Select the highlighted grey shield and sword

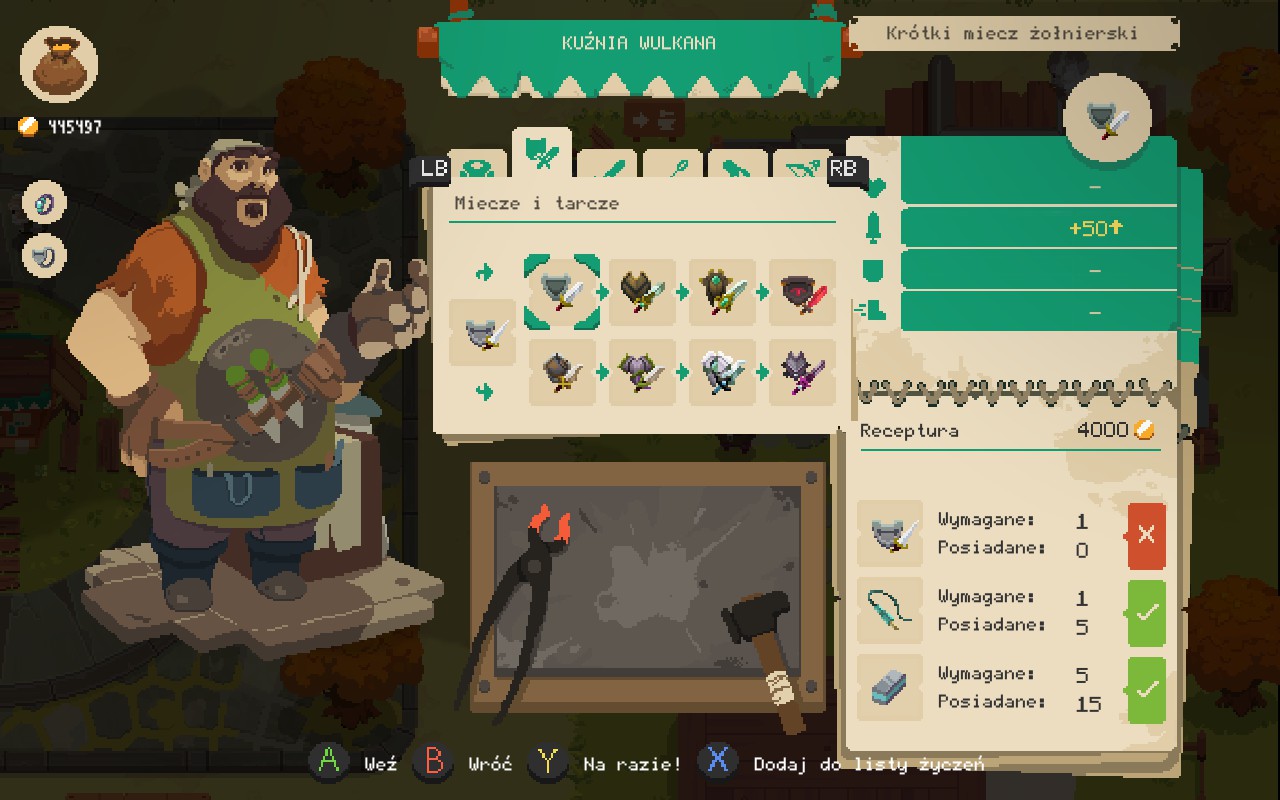(x=562, y=292)
